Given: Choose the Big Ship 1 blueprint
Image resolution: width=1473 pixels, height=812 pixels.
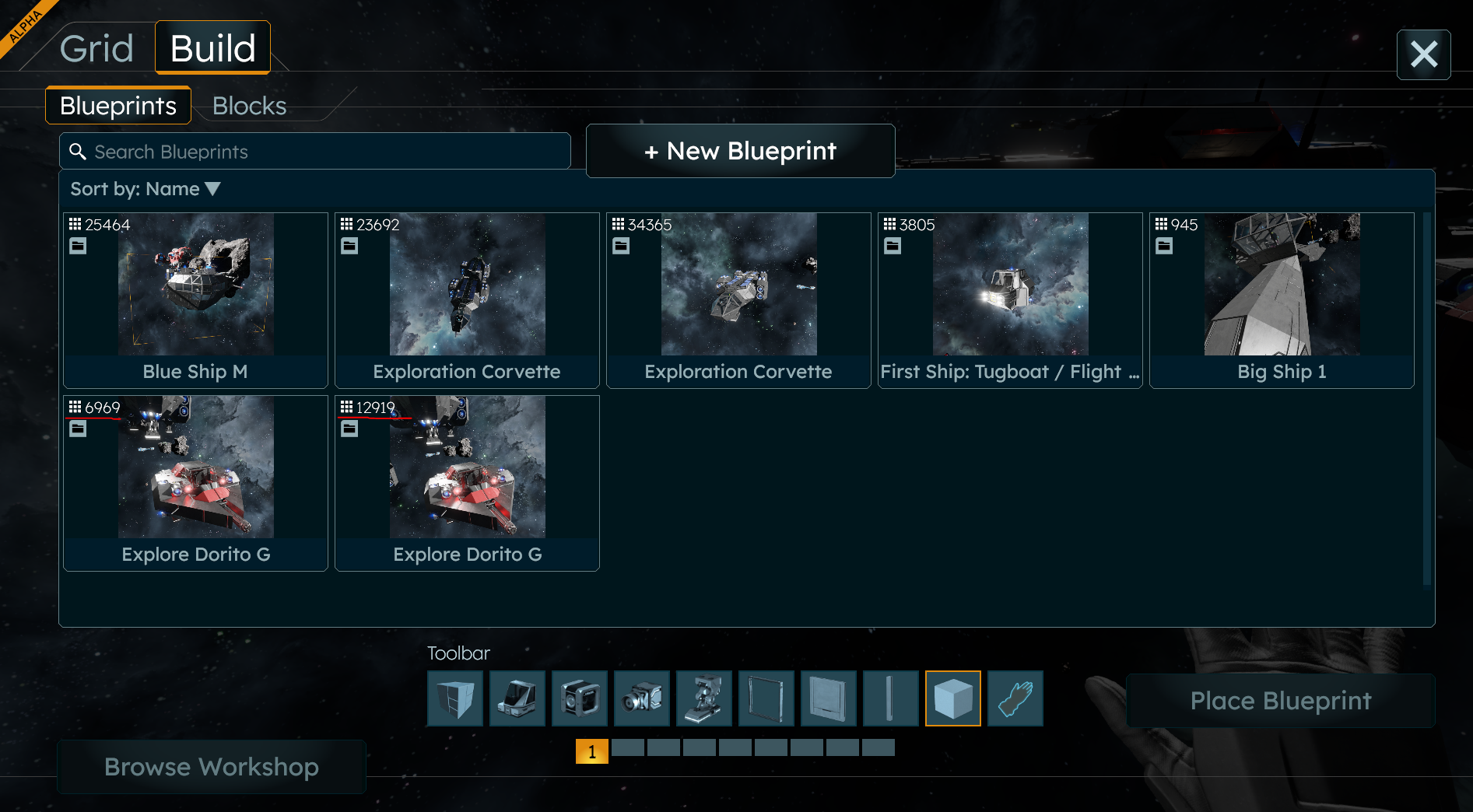Looking at the screenshot, I should tap(1282, 300).
